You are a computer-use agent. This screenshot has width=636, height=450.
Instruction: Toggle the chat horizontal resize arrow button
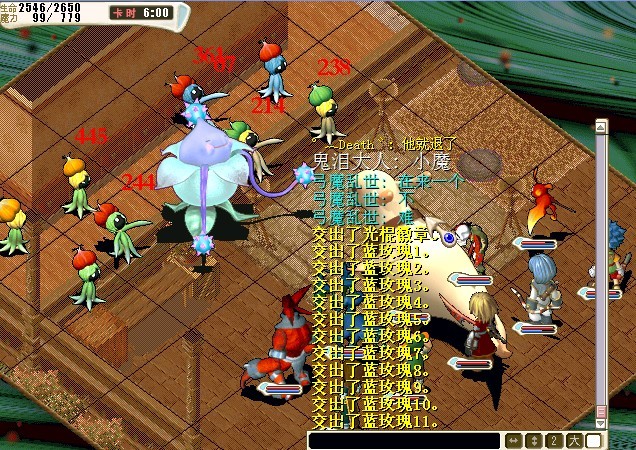coord(514,441)
